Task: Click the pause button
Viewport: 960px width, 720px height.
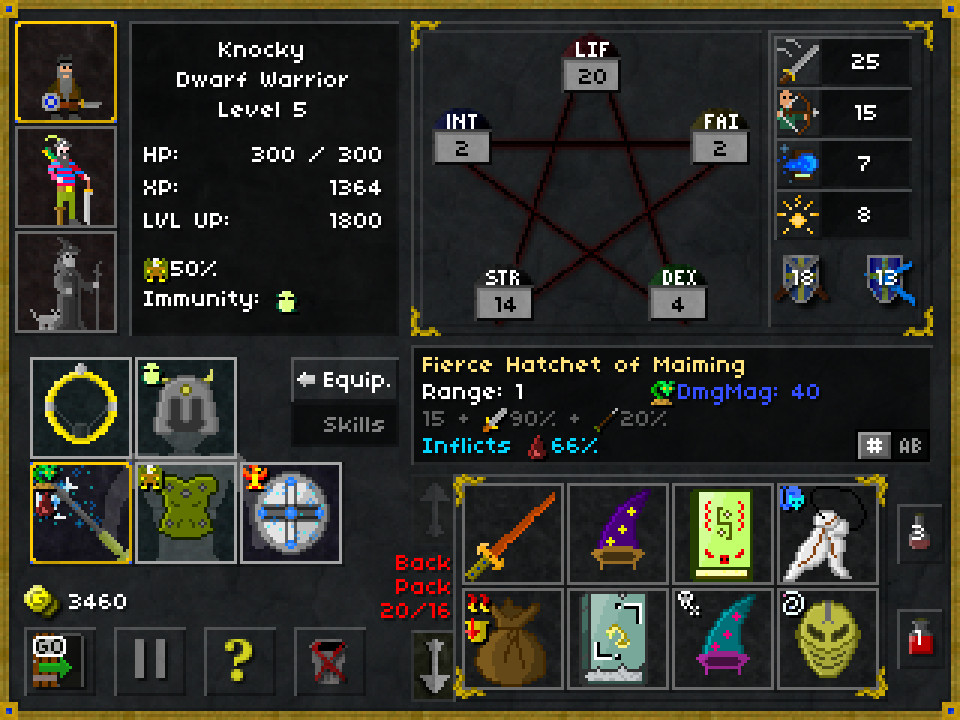Action: [148, 659]
